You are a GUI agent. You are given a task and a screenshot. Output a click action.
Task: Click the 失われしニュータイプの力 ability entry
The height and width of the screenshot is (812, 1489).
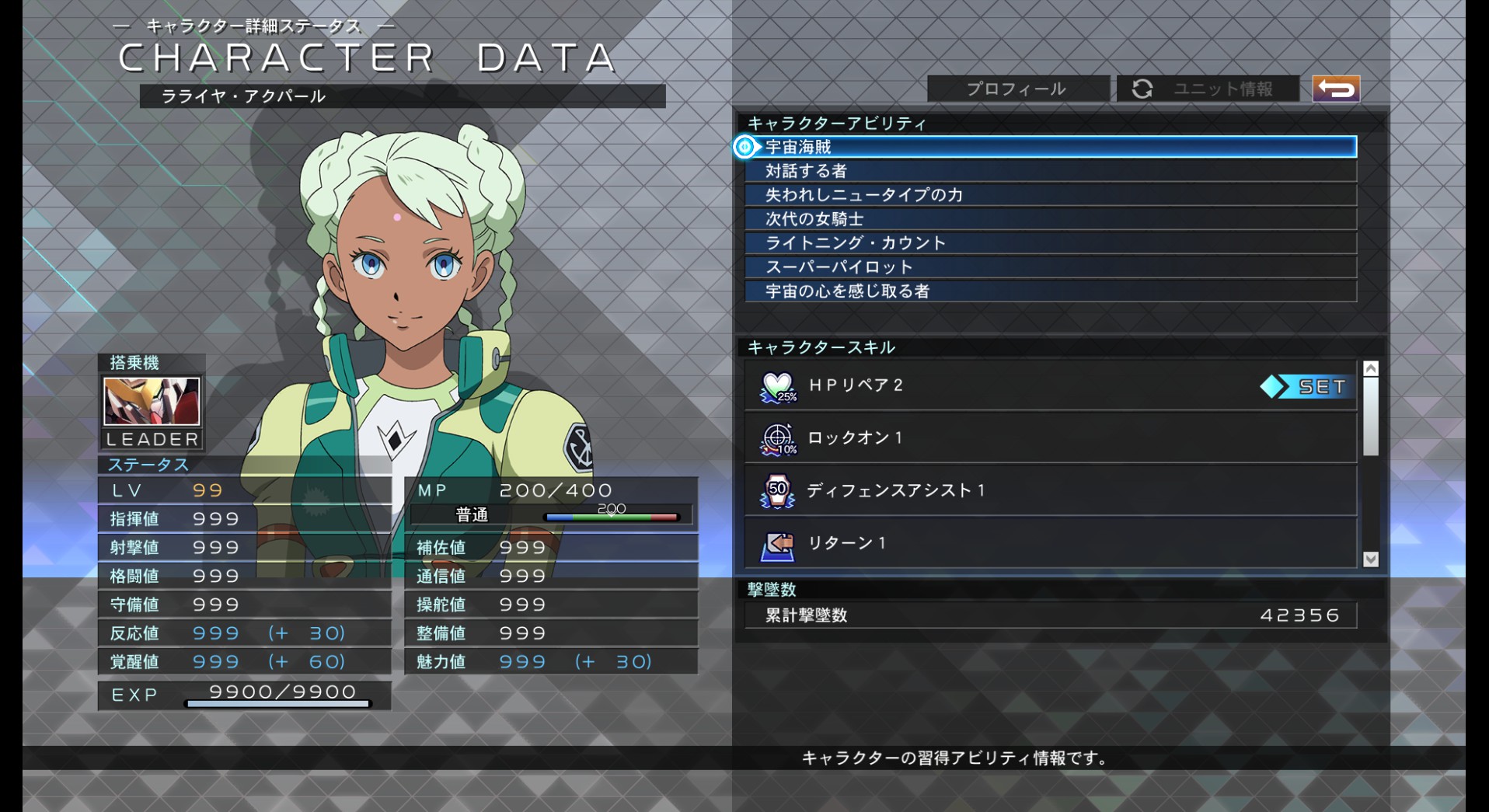1010,195
